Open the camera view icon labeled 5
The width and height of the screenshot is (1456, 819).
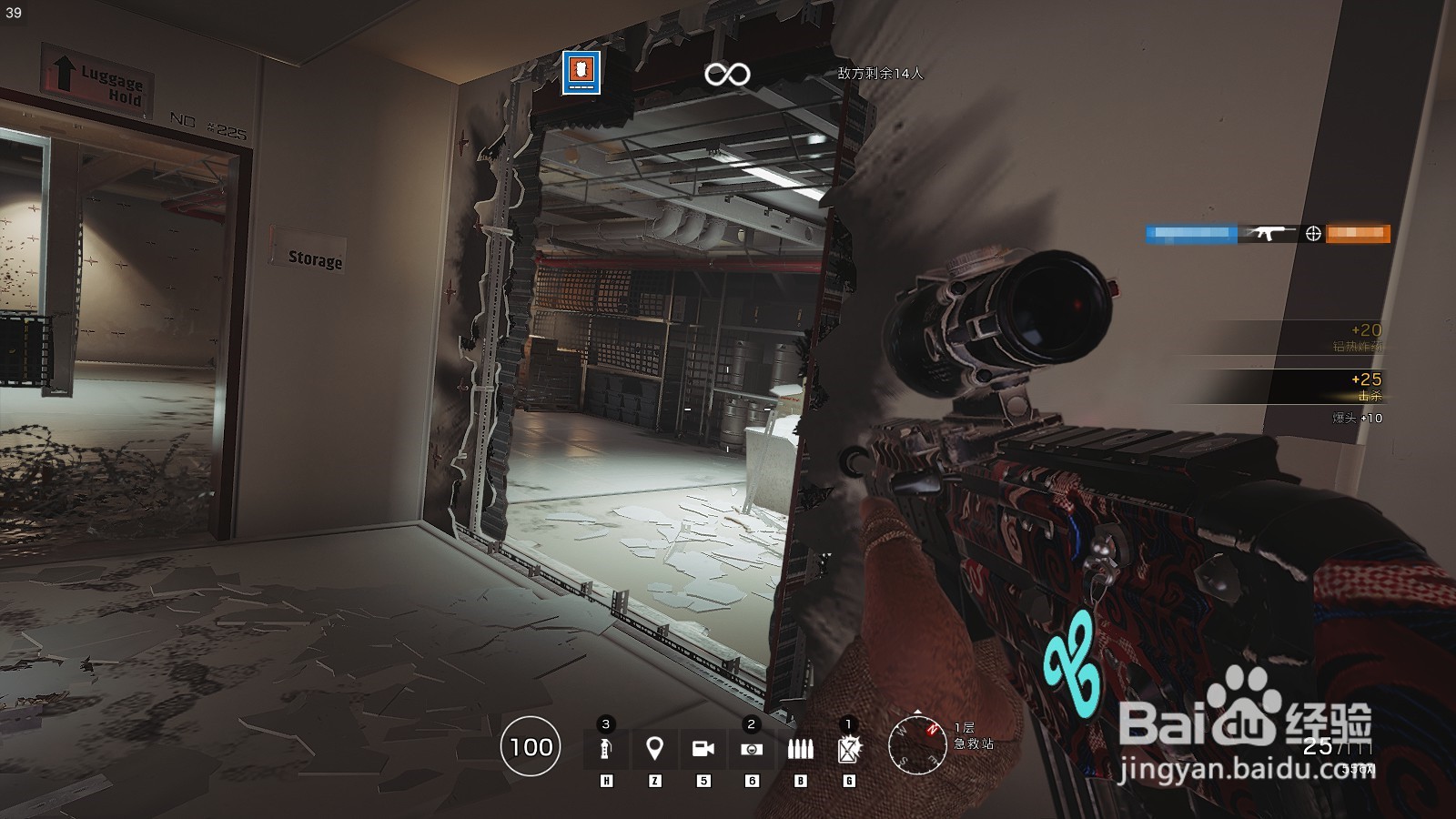click(x=702, y=747)
